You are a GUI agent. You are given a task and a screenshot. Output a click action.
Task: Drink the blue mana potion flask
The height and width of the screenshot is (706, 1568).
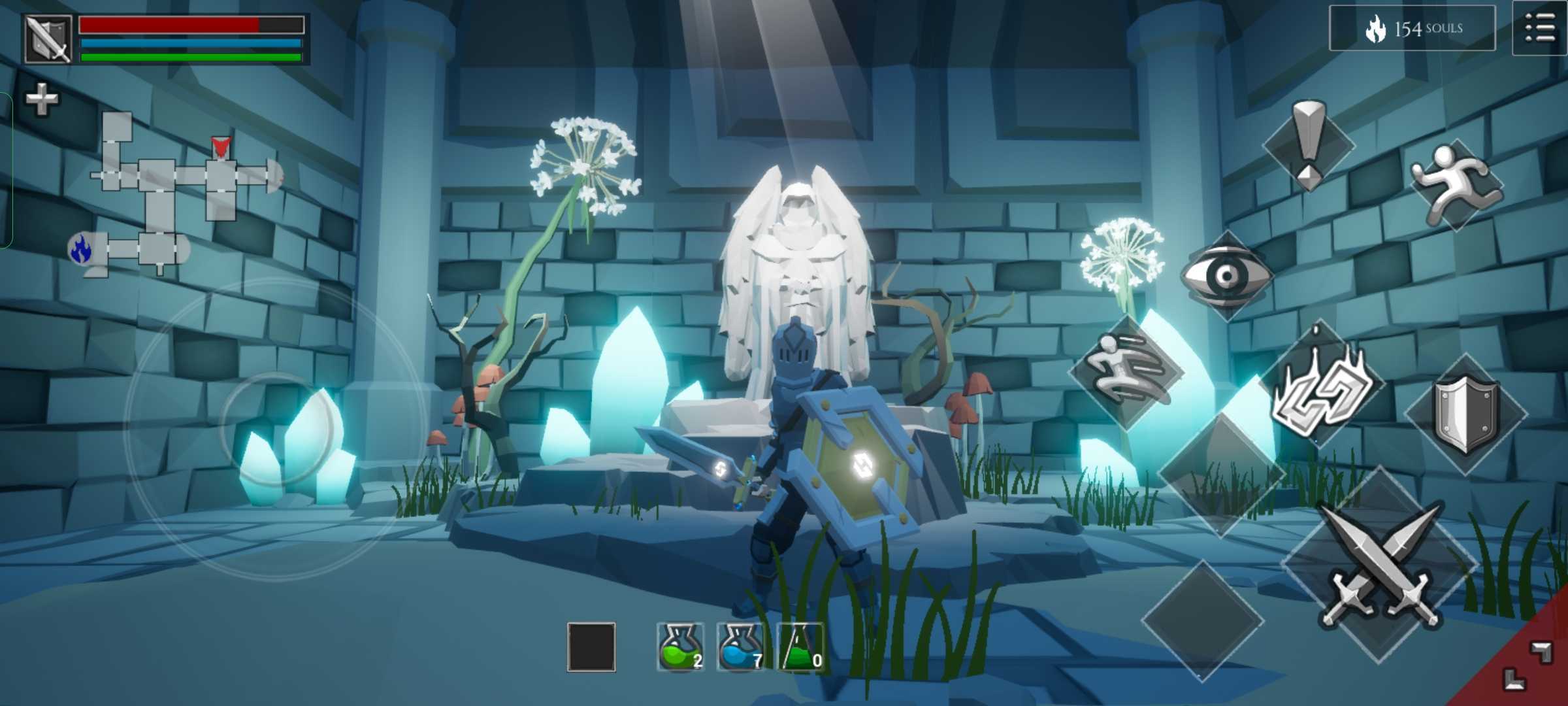tap(740, 647)
